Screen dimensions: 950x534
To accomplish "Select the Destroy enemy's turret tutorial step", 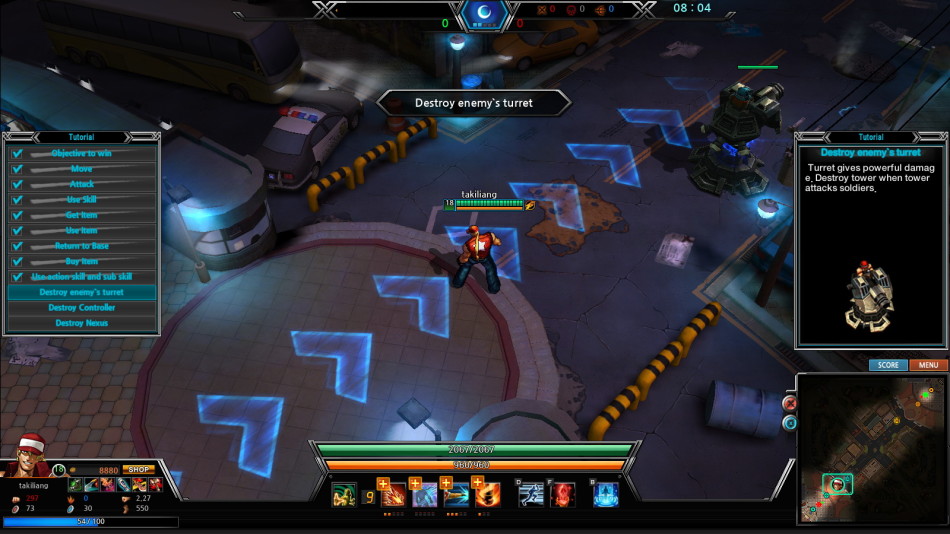I will (x=82, y=293).
